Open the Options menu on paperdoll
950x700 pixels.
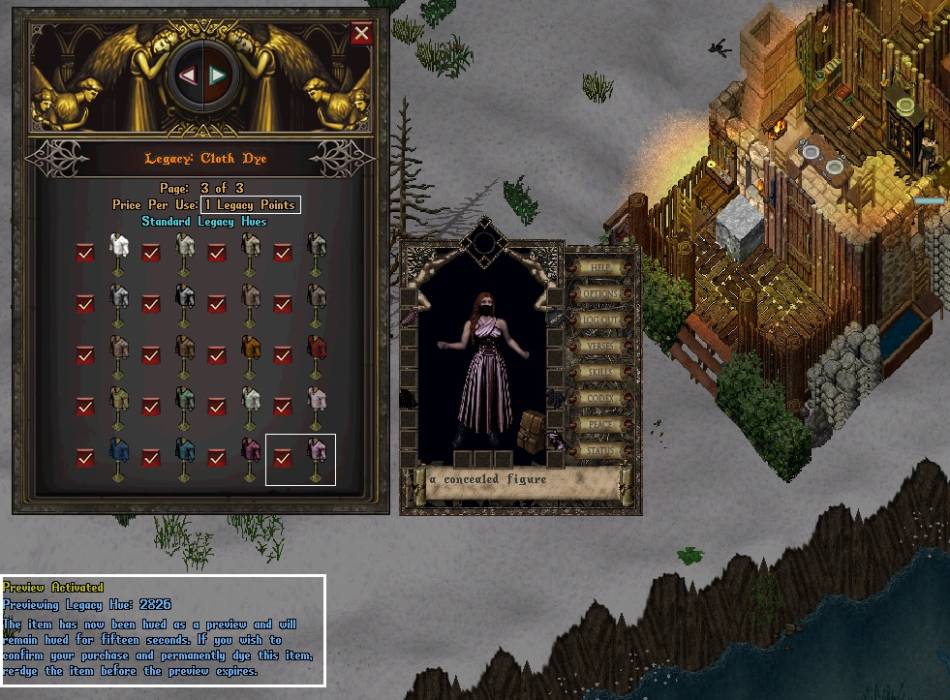click(x=601, y=294)
